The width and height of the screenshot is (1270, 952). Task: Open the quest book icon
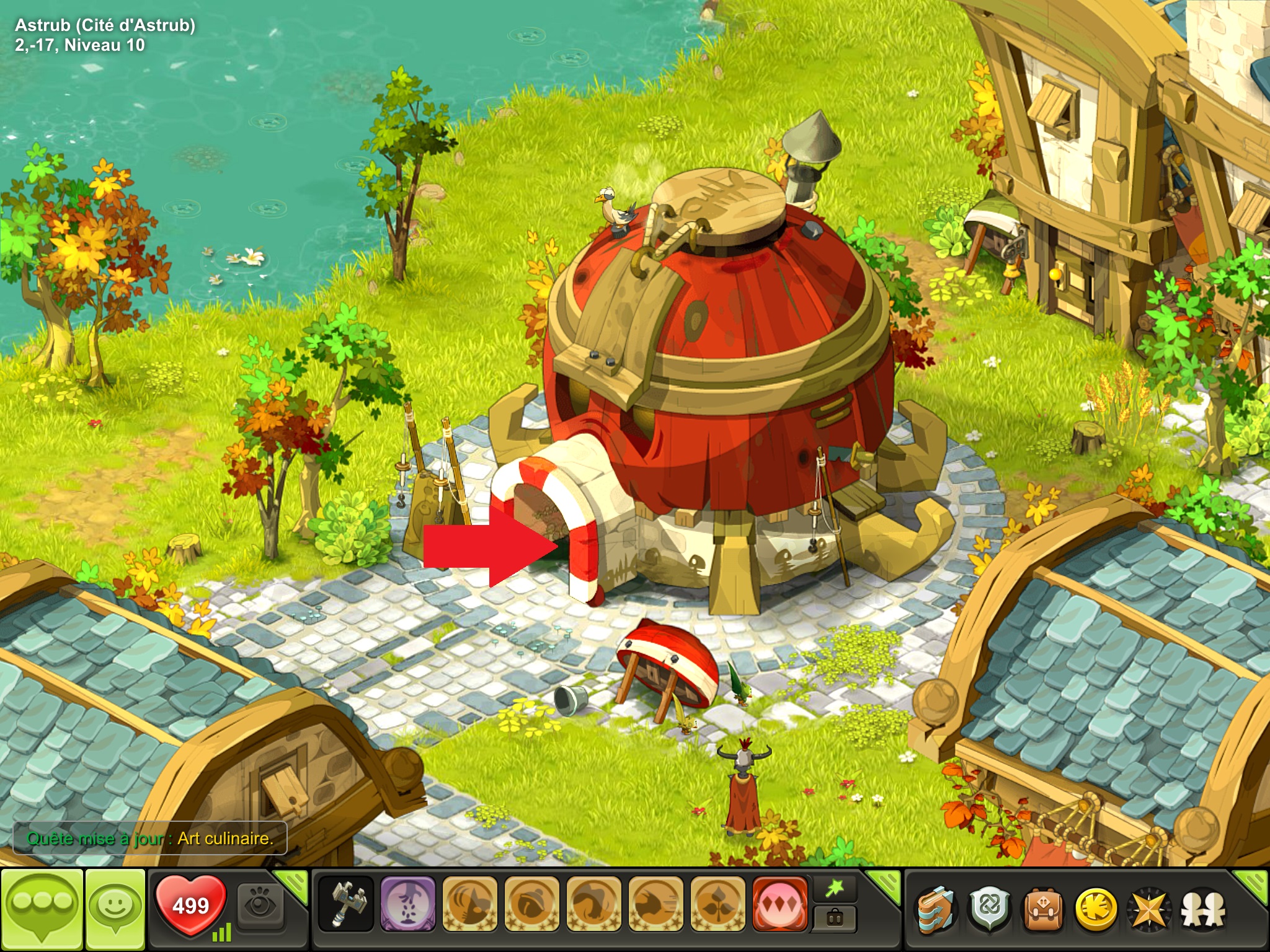(936, 910)
